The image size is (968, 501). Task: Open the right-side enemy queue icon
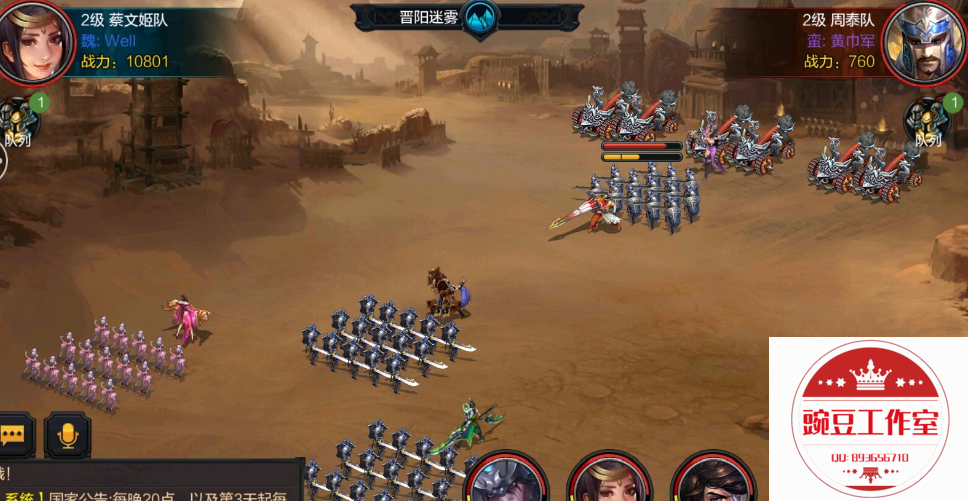click(926, 122)
